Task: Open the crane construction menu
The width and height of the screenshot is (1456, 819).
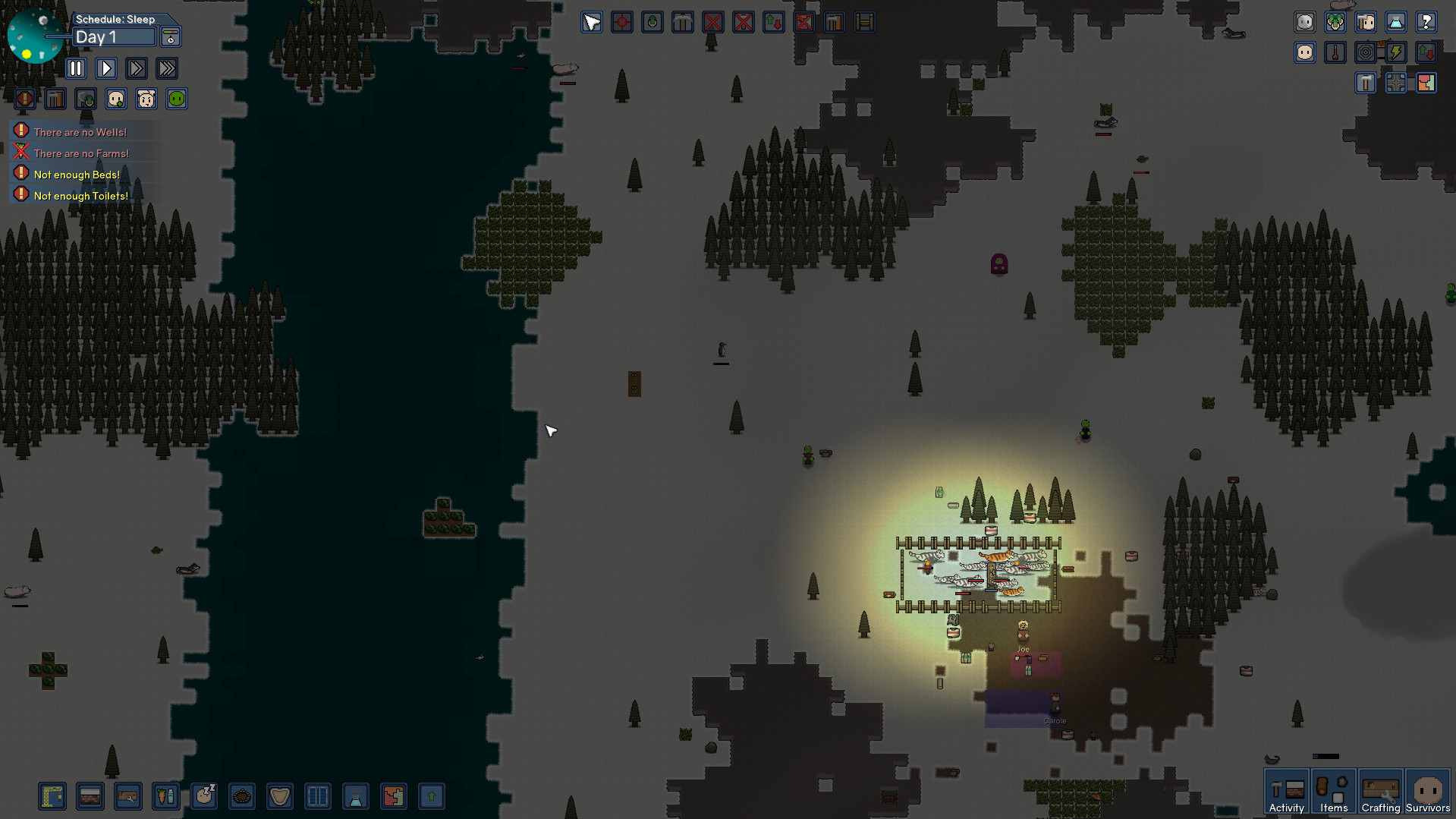Action: coord(52,796)
